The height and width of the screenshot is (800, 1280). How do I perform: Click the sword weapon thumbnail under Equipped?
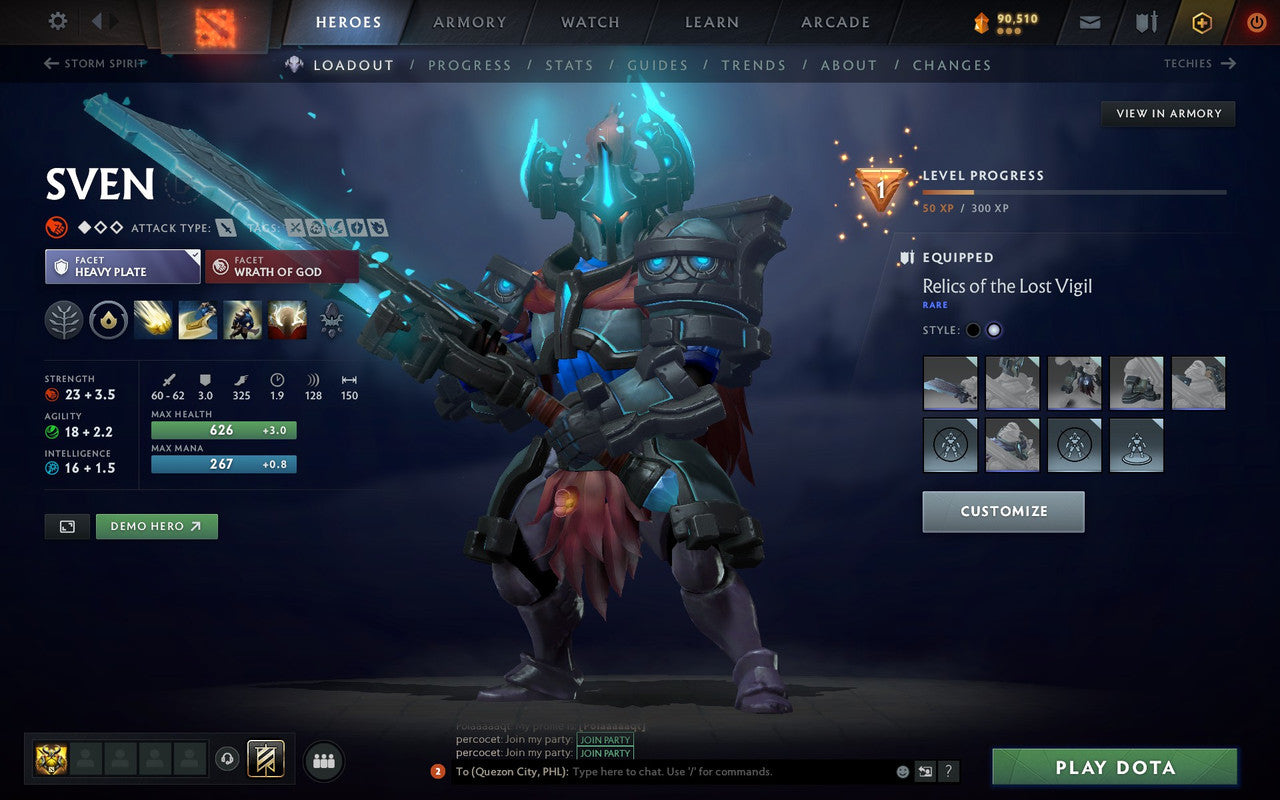pyautogui.click(x=949, y=383)
